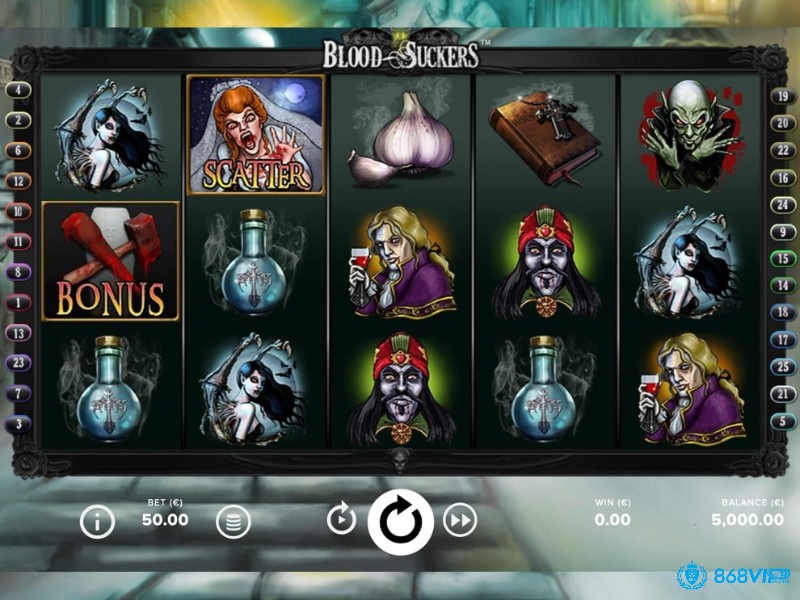This screenshot has height=600, width=800.
Task: Click the 868VIP logo watermark
Action: click(x=734, y=576)
